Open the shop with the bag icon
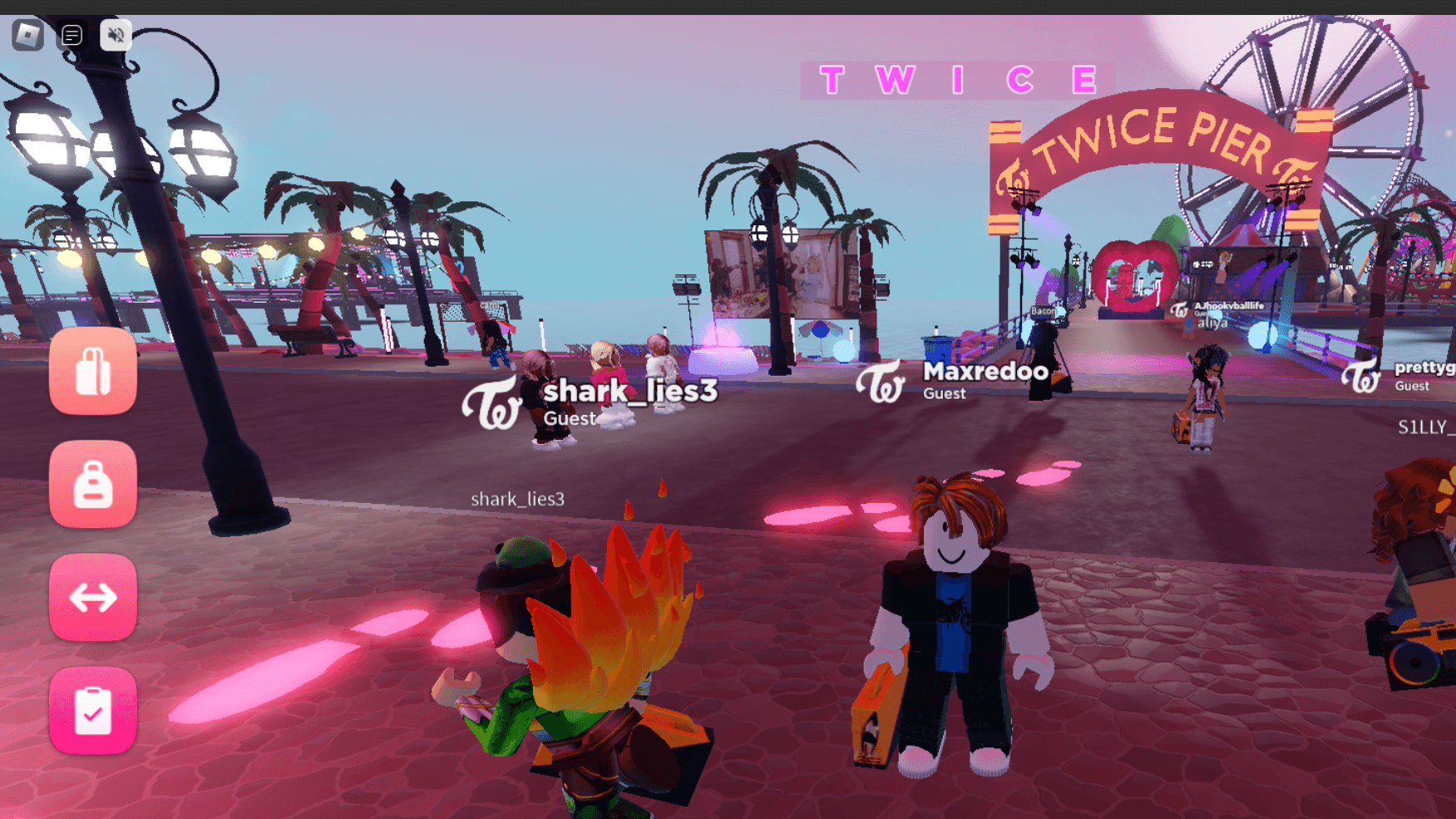1456x819 pixels. 92,372
